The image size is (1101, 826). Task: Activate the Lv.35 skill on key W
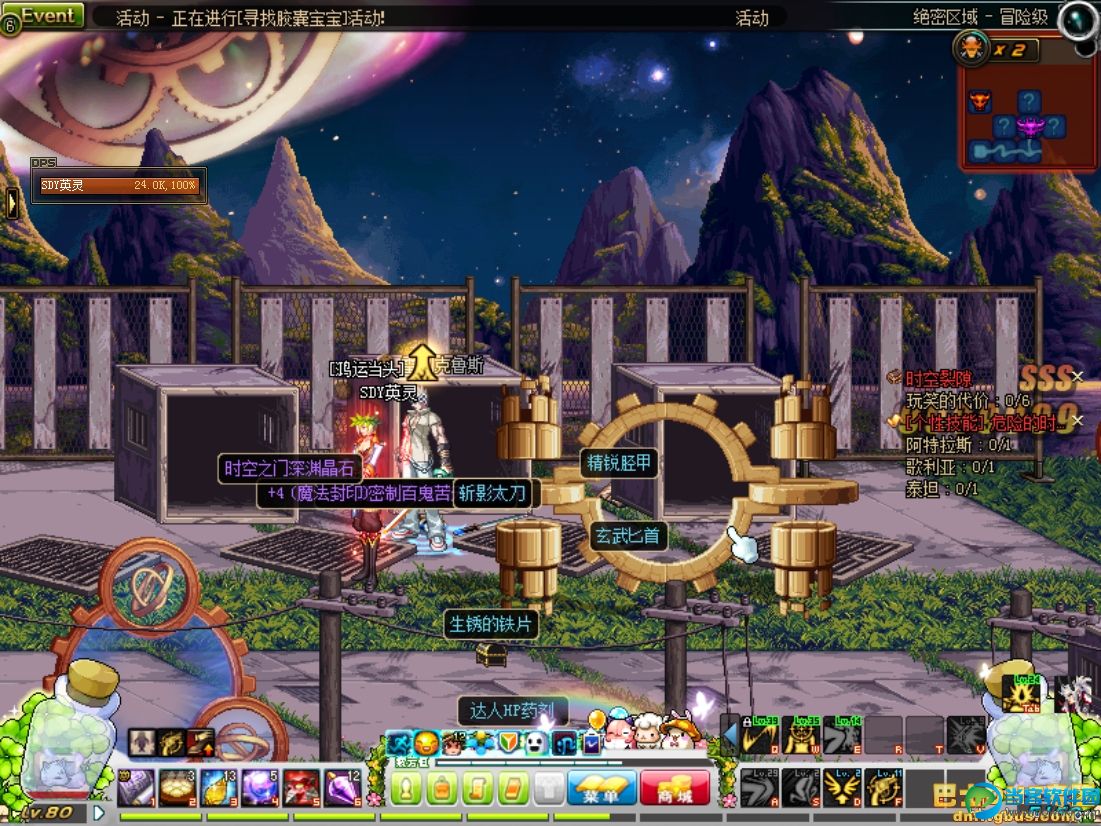coord(802,735)
